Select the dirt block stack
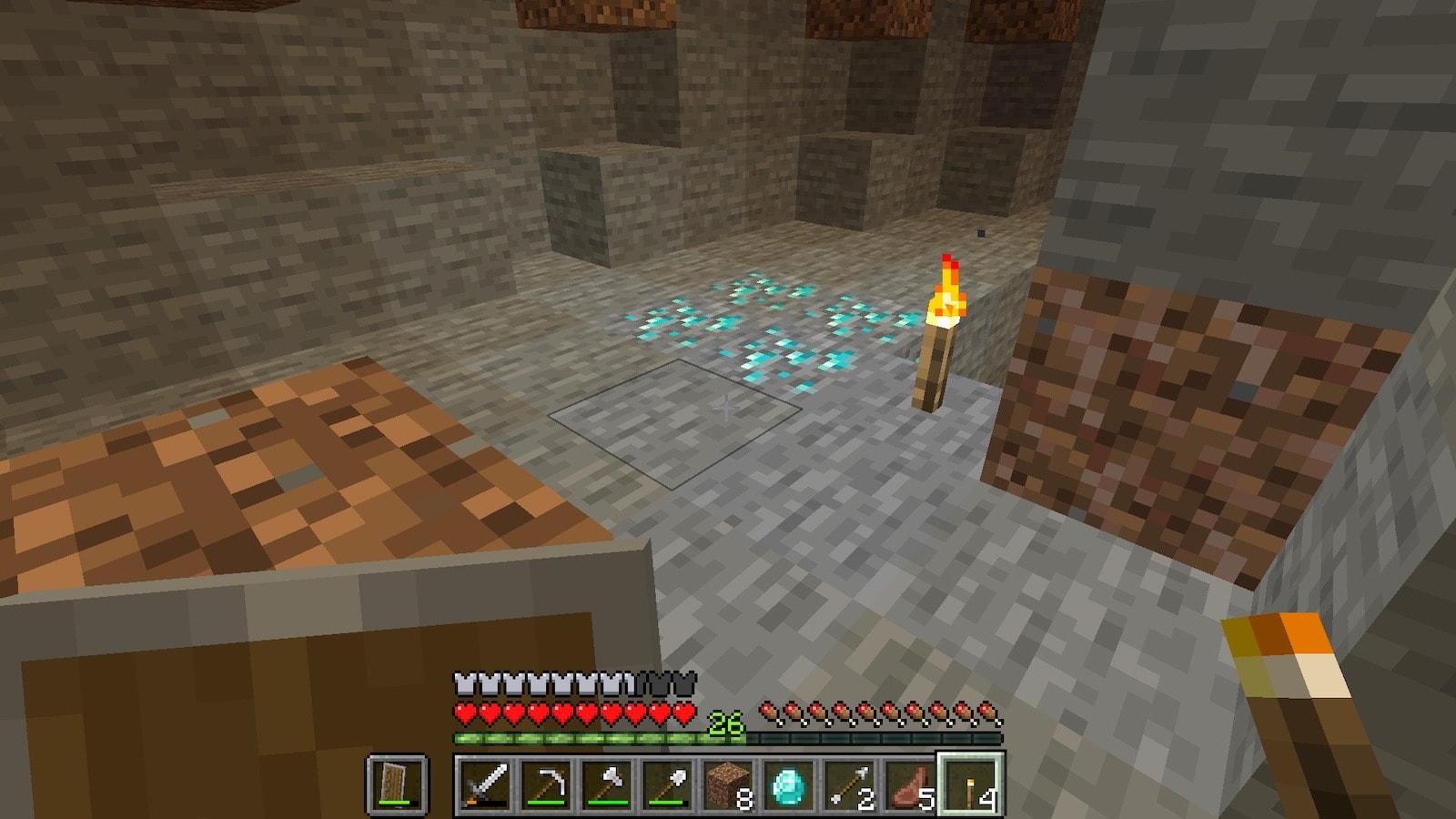 (728, 784)
